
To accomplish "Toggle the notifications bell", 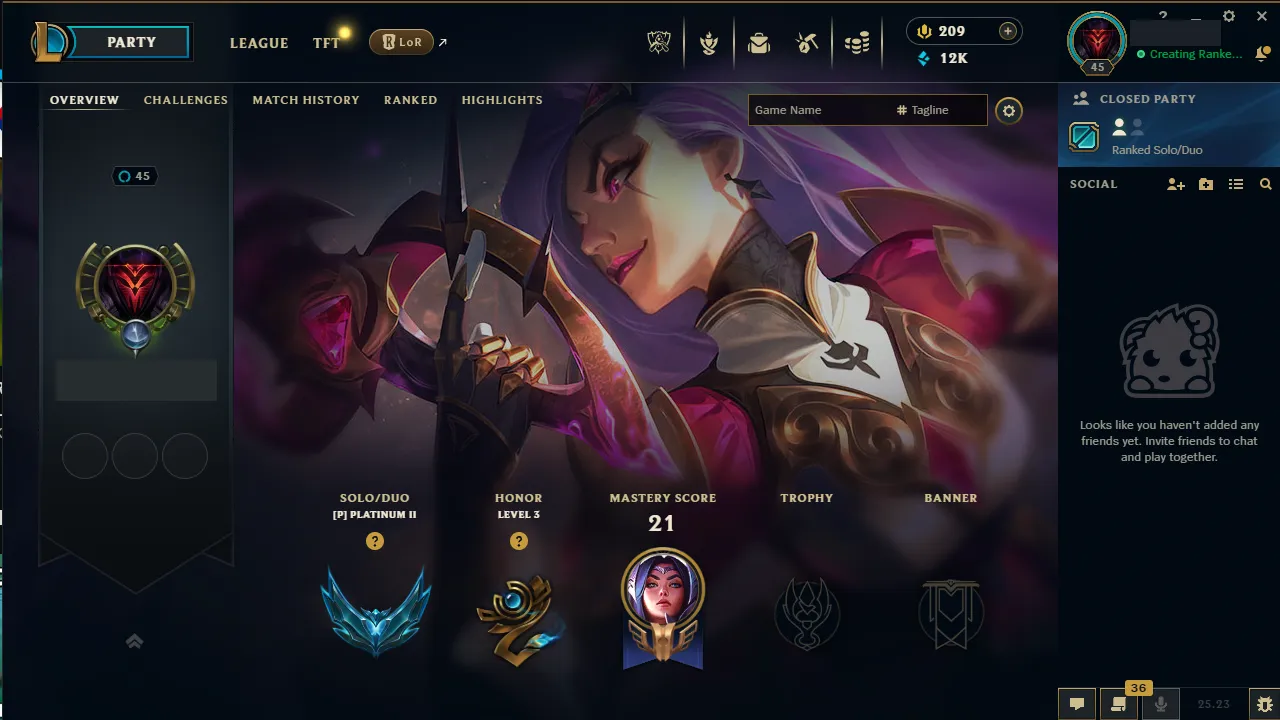I will pyautogui.click(x=1262, y=54).
